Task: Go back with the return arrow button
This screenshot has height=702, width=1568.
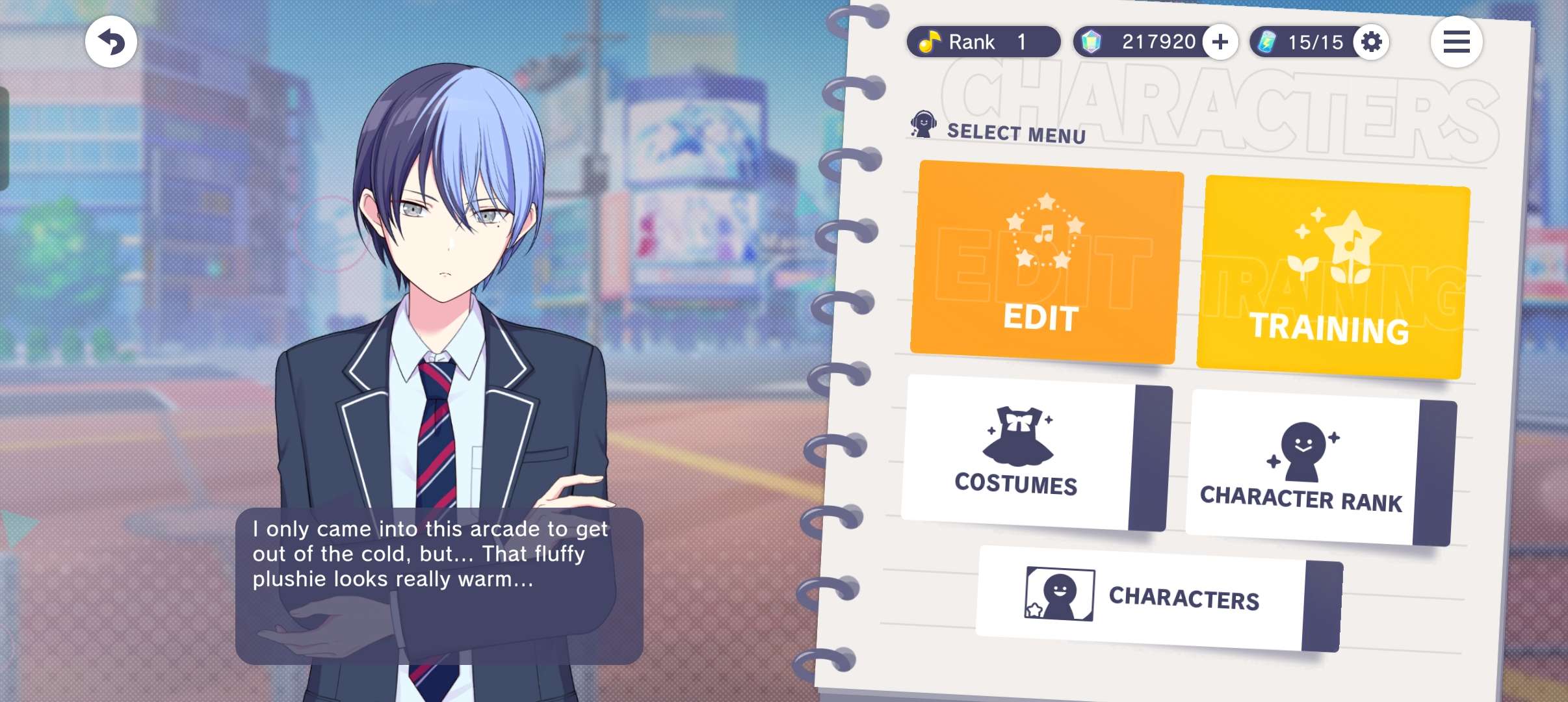Action: [111, 42]
